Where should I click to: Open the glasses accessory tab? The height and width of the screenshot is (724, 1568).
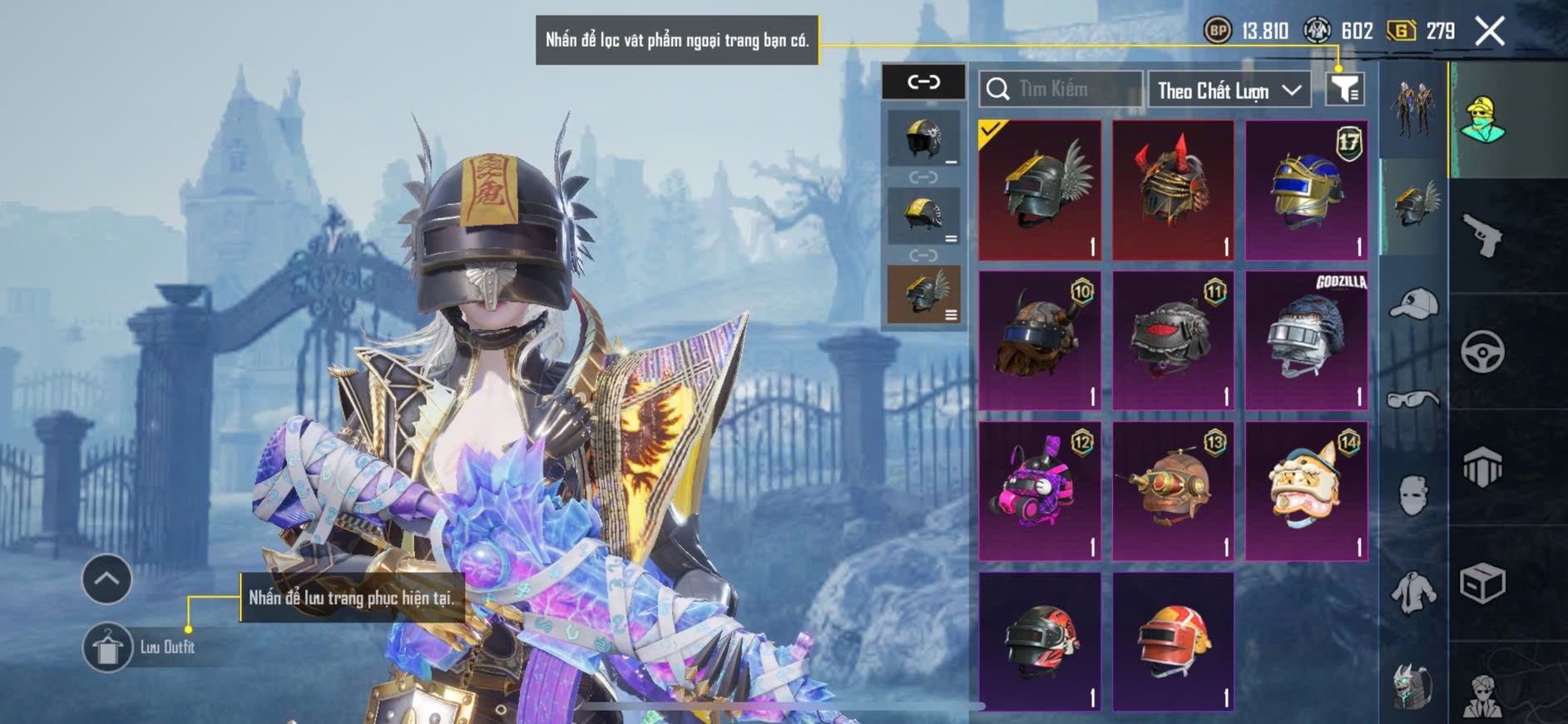[1413, 400]
